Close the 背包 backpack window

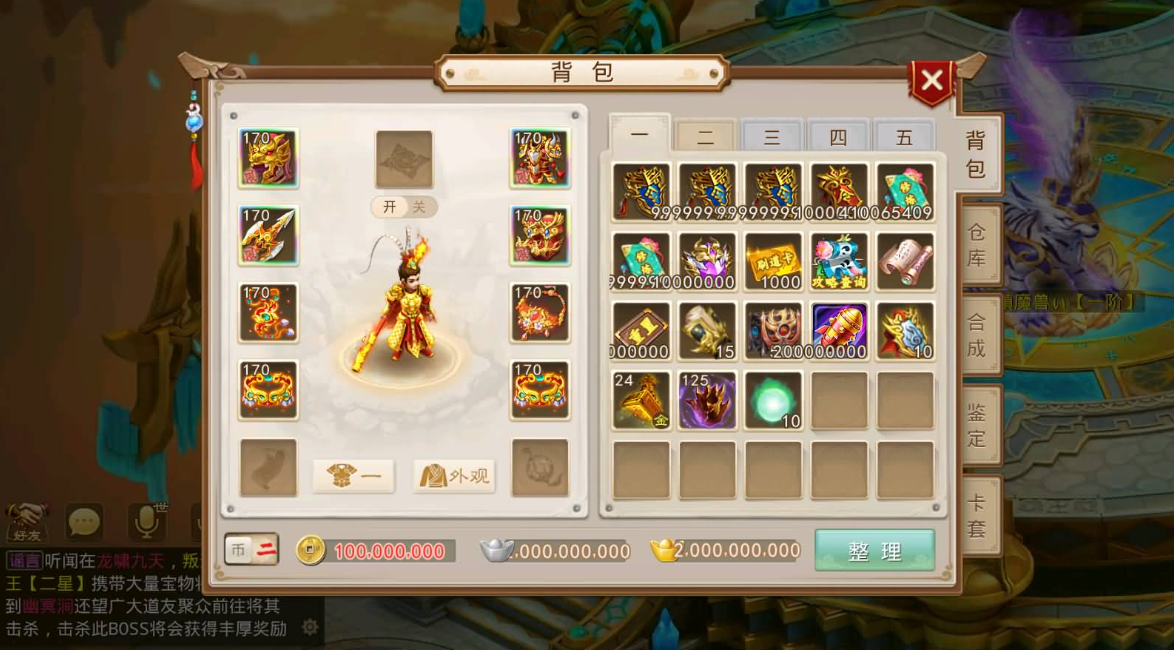[x=931, y=82]
